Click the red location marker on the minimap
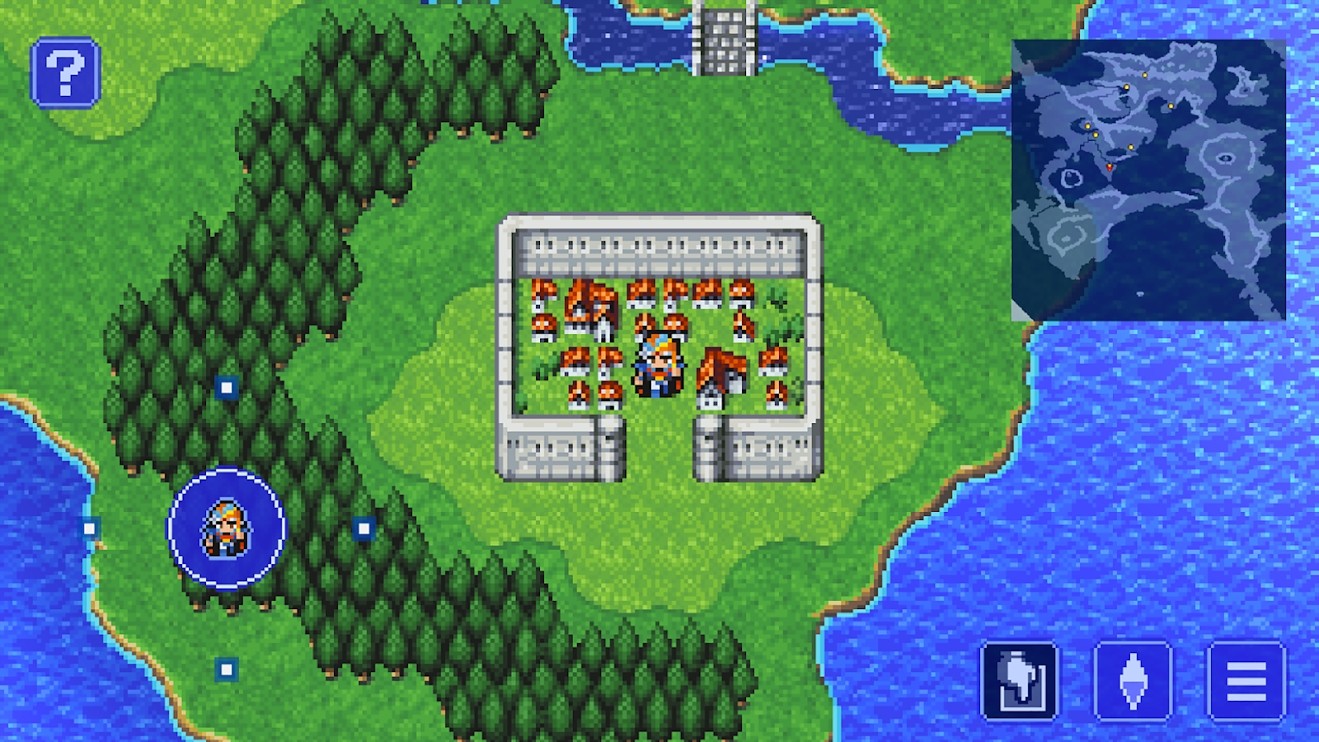 1110,166
